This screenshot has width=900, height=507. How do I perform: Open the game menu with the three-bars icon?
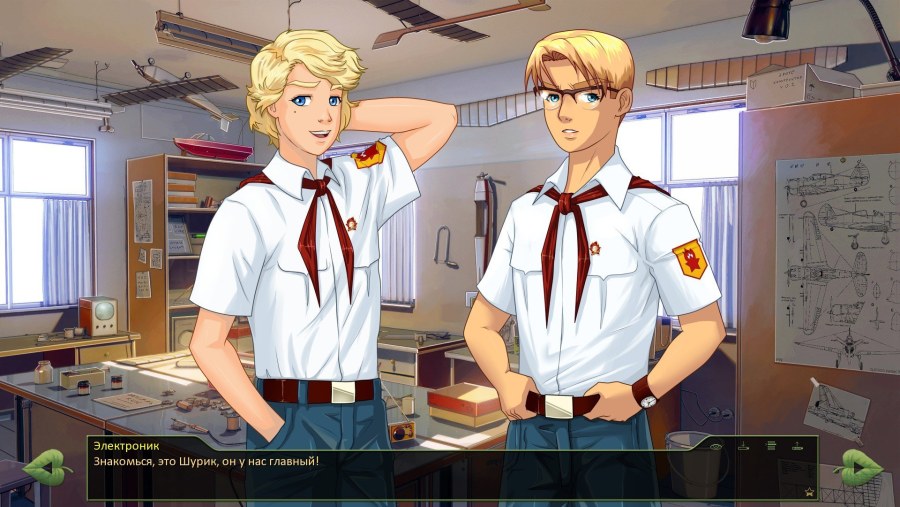tap(771, 445)
